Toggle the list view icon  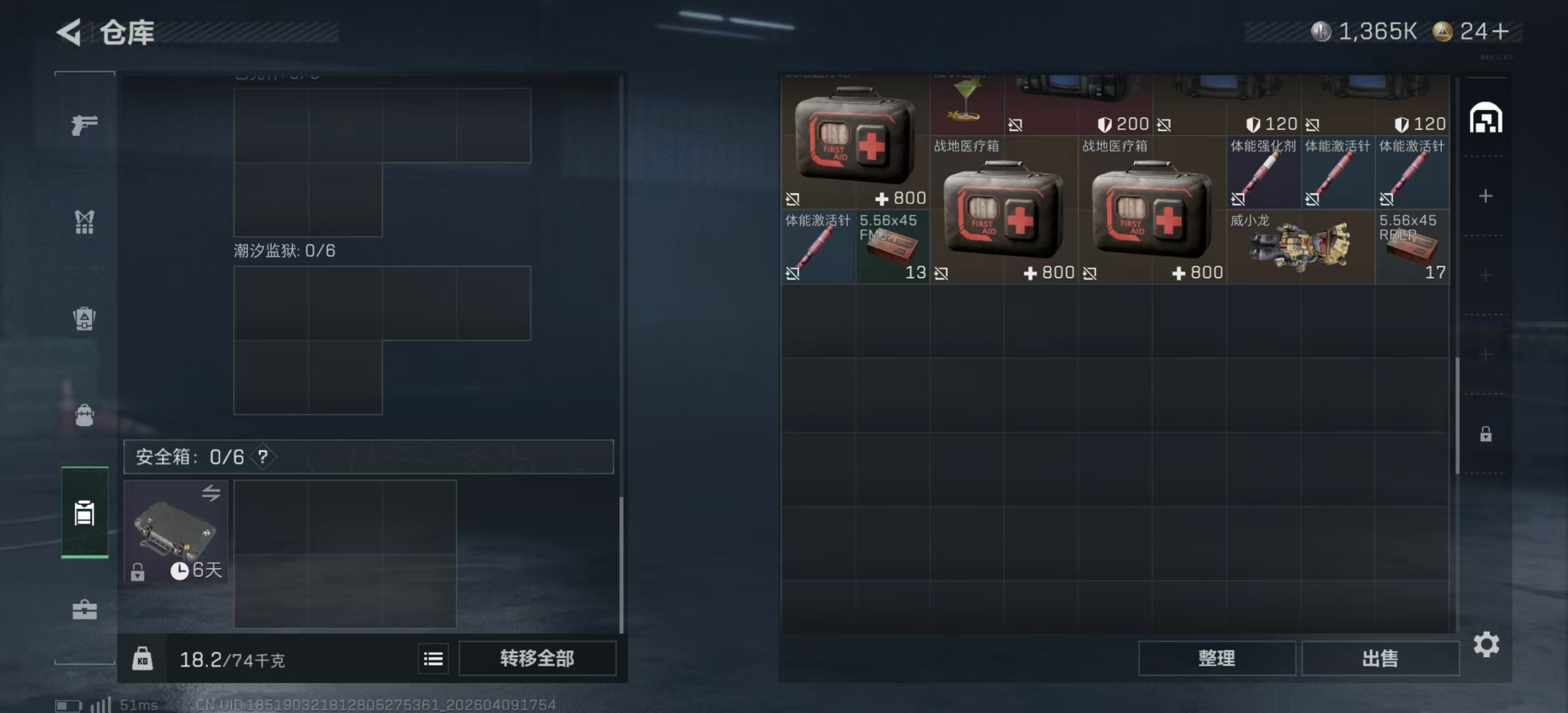(433, 659)
